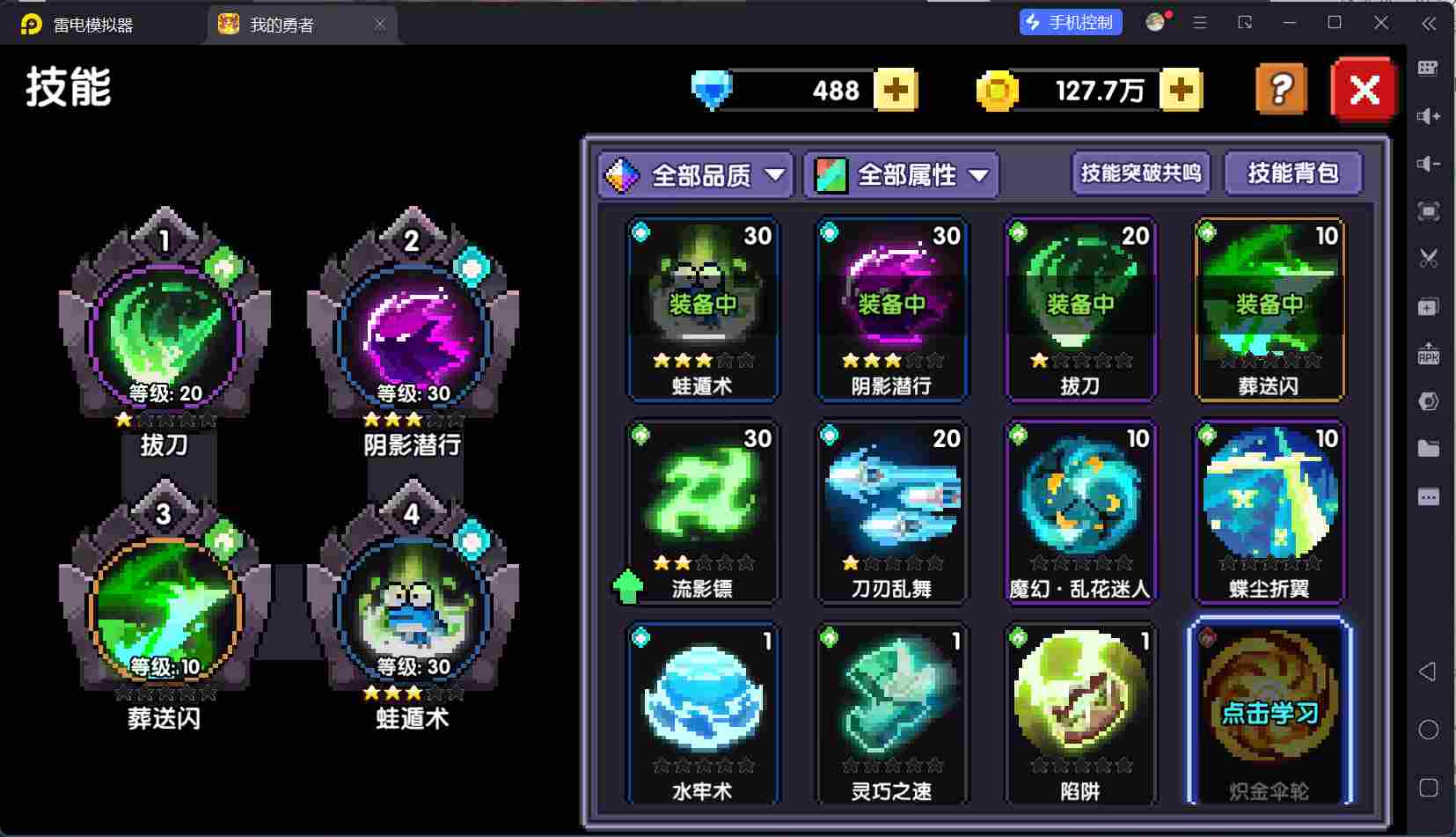Open the help question mark button
1456x837 pixels.
pos(1281,89)
